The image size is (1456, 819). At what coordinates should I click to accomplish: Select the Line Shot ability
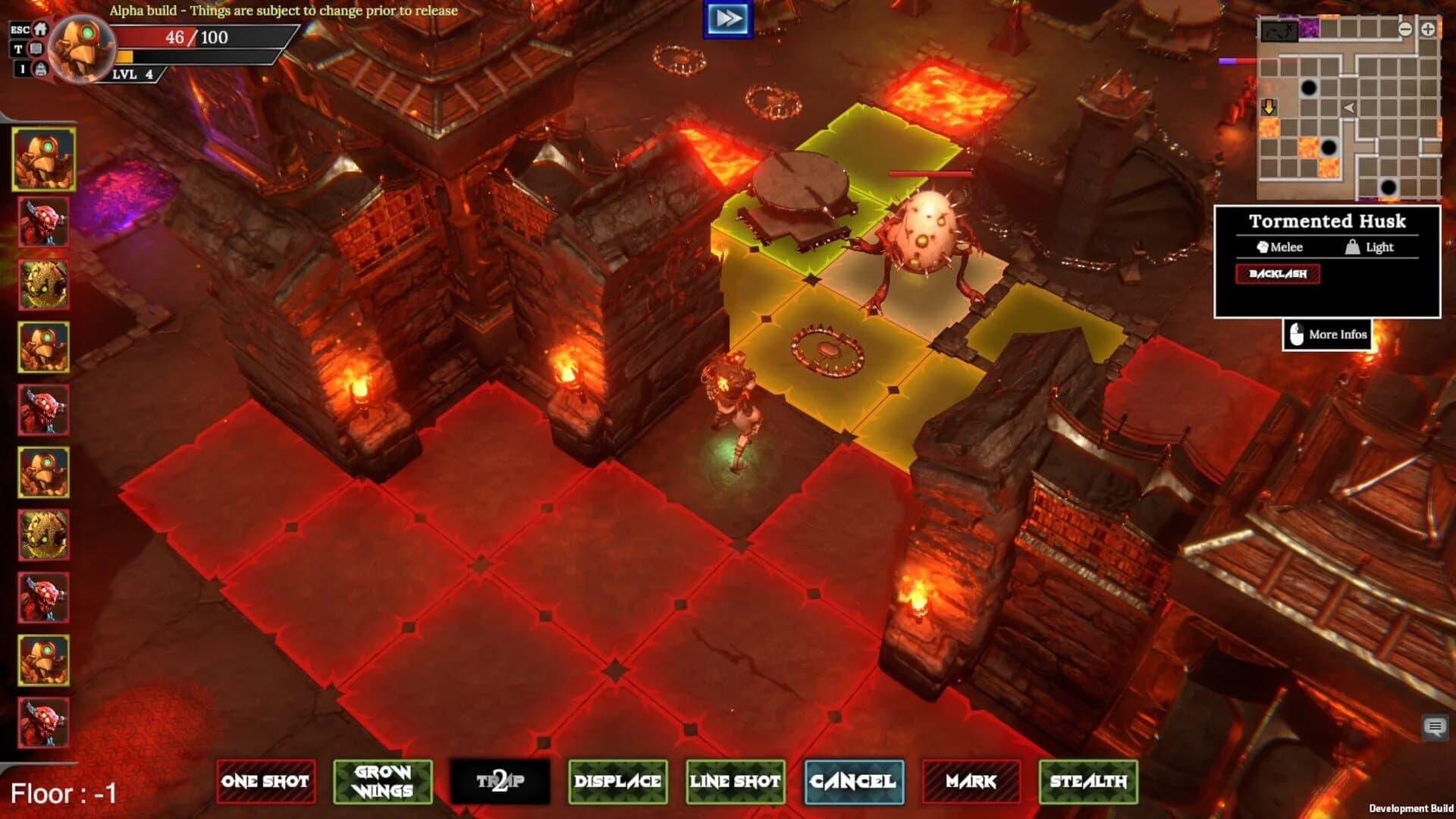[x=734, y=782]
